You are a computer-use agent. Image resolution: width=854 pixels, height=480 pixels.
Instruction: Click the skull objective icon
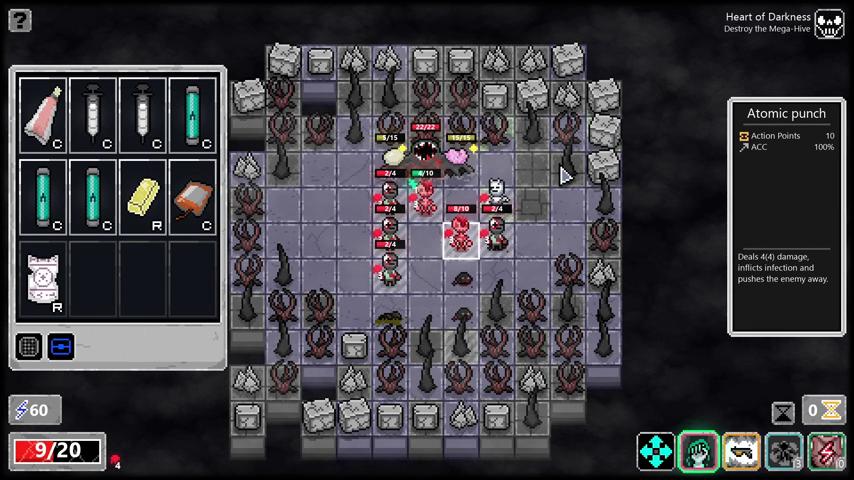pyautogui.click(x=829, y=24)
